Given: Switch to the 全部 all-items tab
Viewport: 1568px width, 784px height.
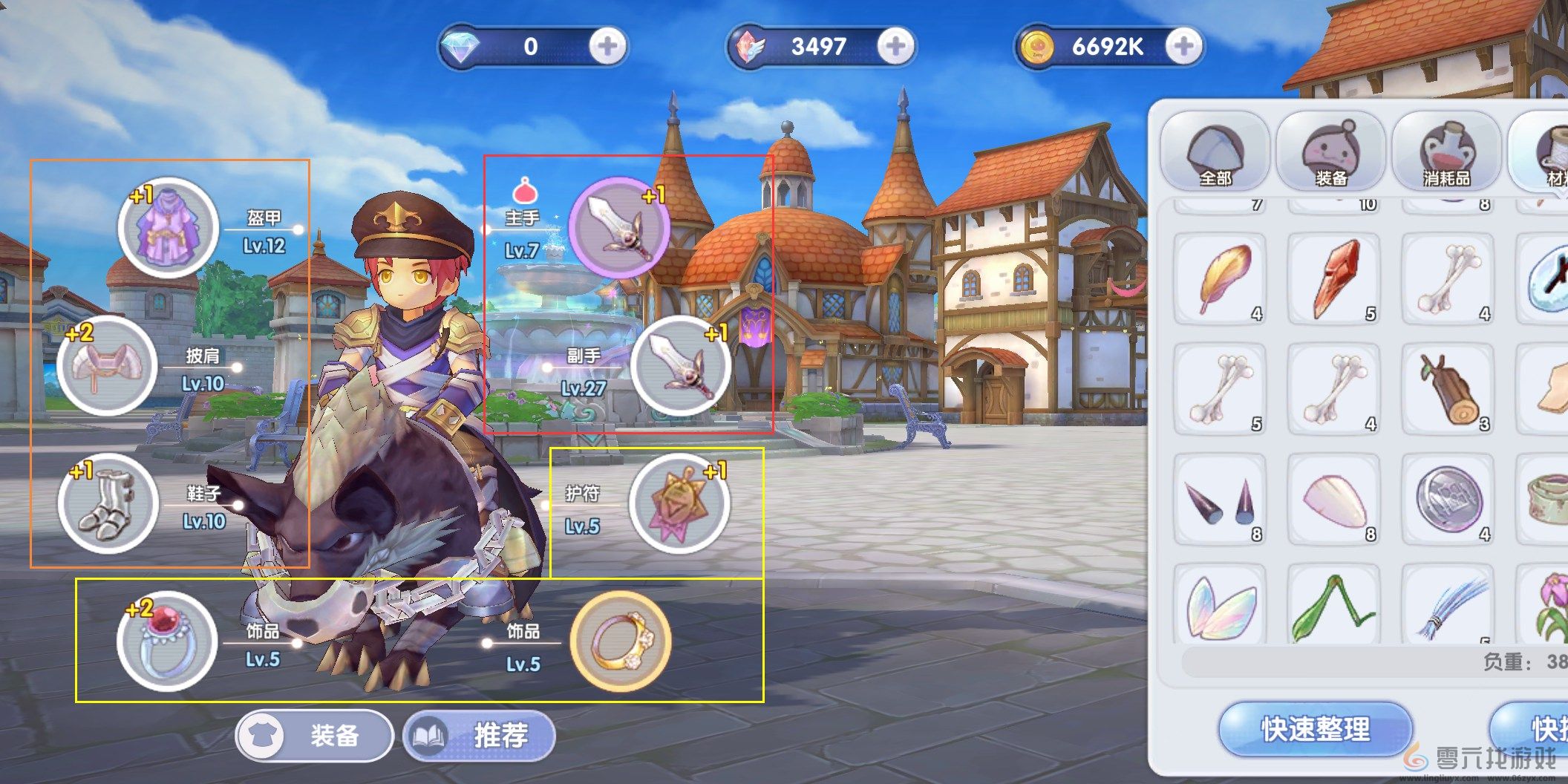Looking at the screenshot, I should pyautogui.click(x=1215, y=152).
